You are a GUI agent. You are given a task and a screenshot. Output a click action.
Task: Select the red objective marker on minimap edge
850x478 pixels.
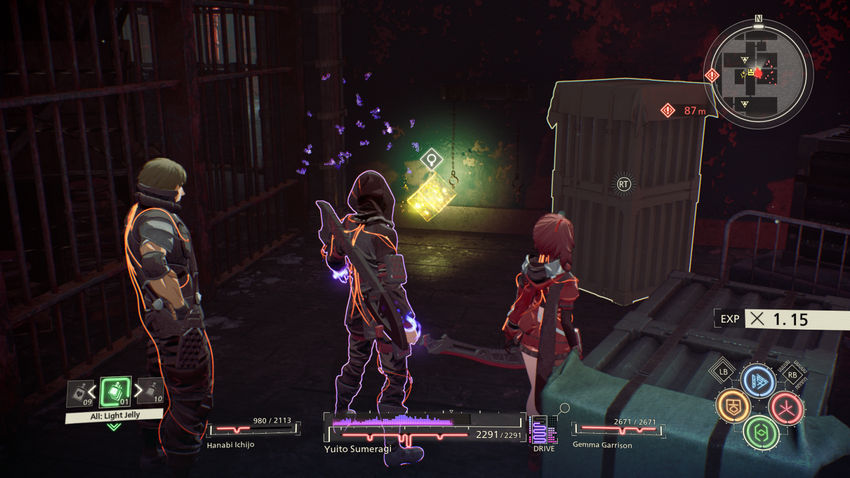click(x=713, y=74)
